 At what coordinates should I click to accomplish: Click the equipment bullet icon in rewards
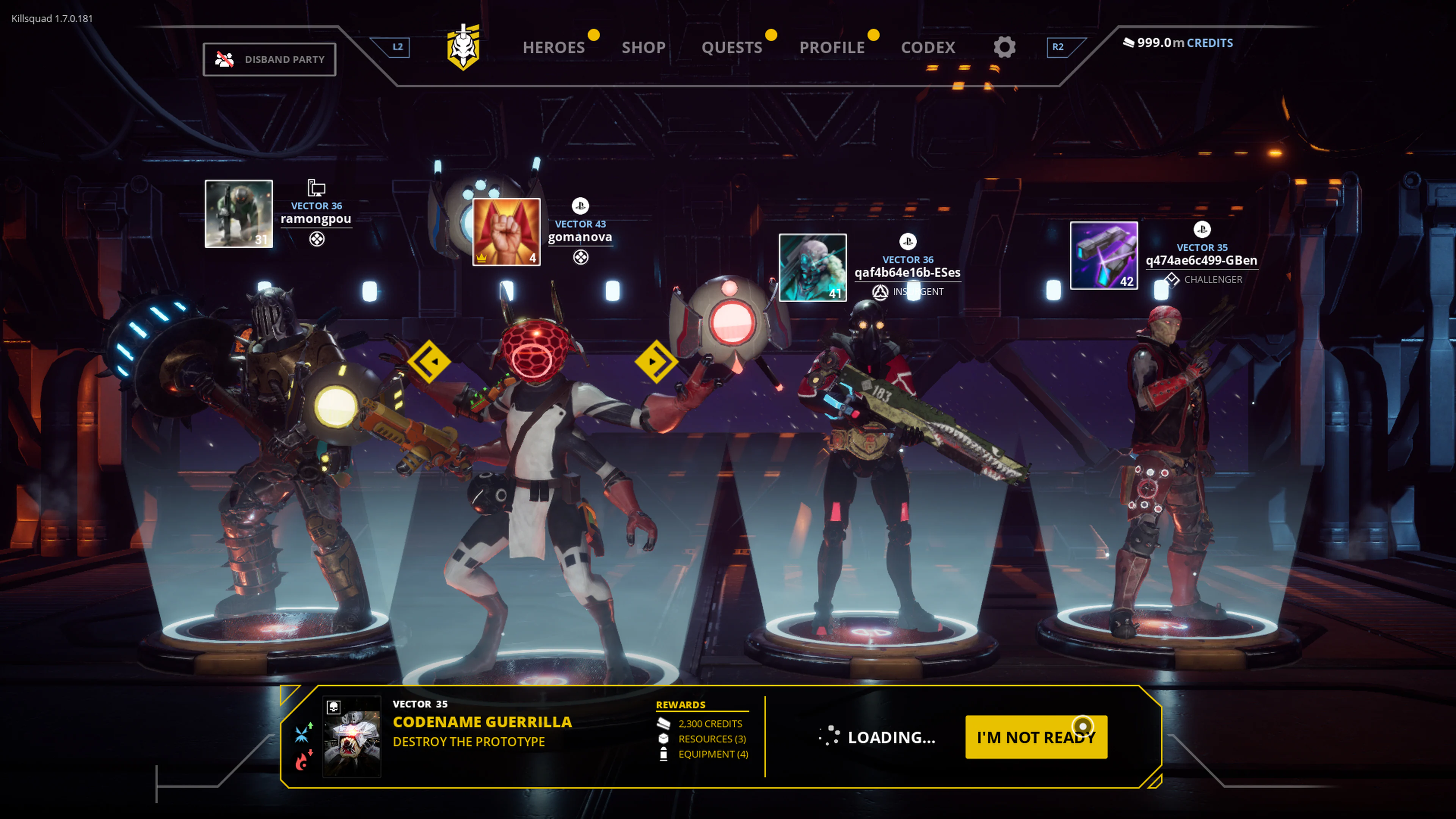pos(664,754)
